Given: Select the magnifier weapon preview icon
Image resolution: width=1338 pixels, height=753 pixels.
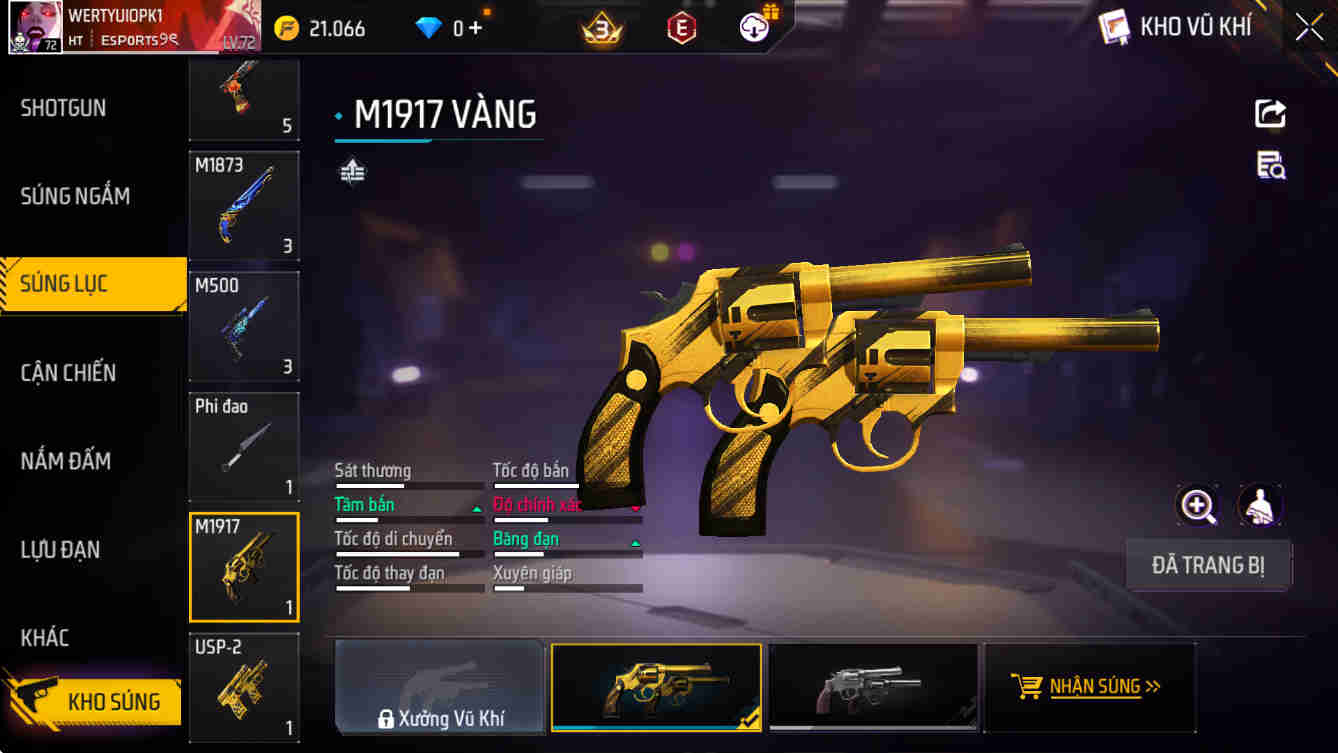Looking at the screenshot, I should pos(1197,505).
